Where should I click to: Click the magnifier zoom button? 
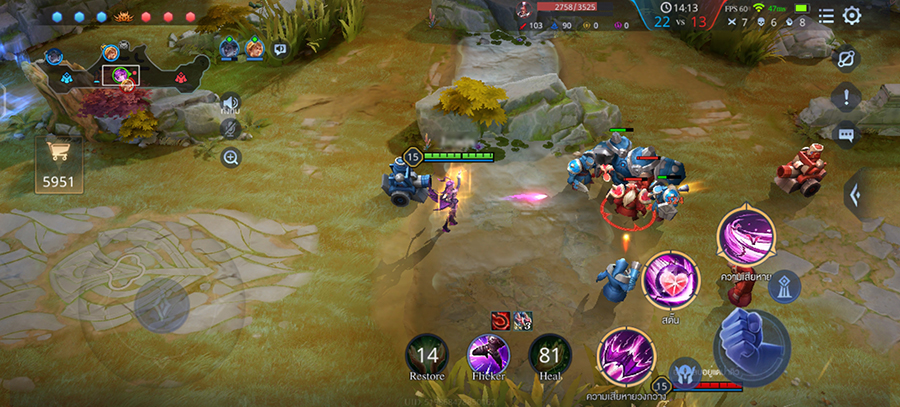(x=231, y=157)
